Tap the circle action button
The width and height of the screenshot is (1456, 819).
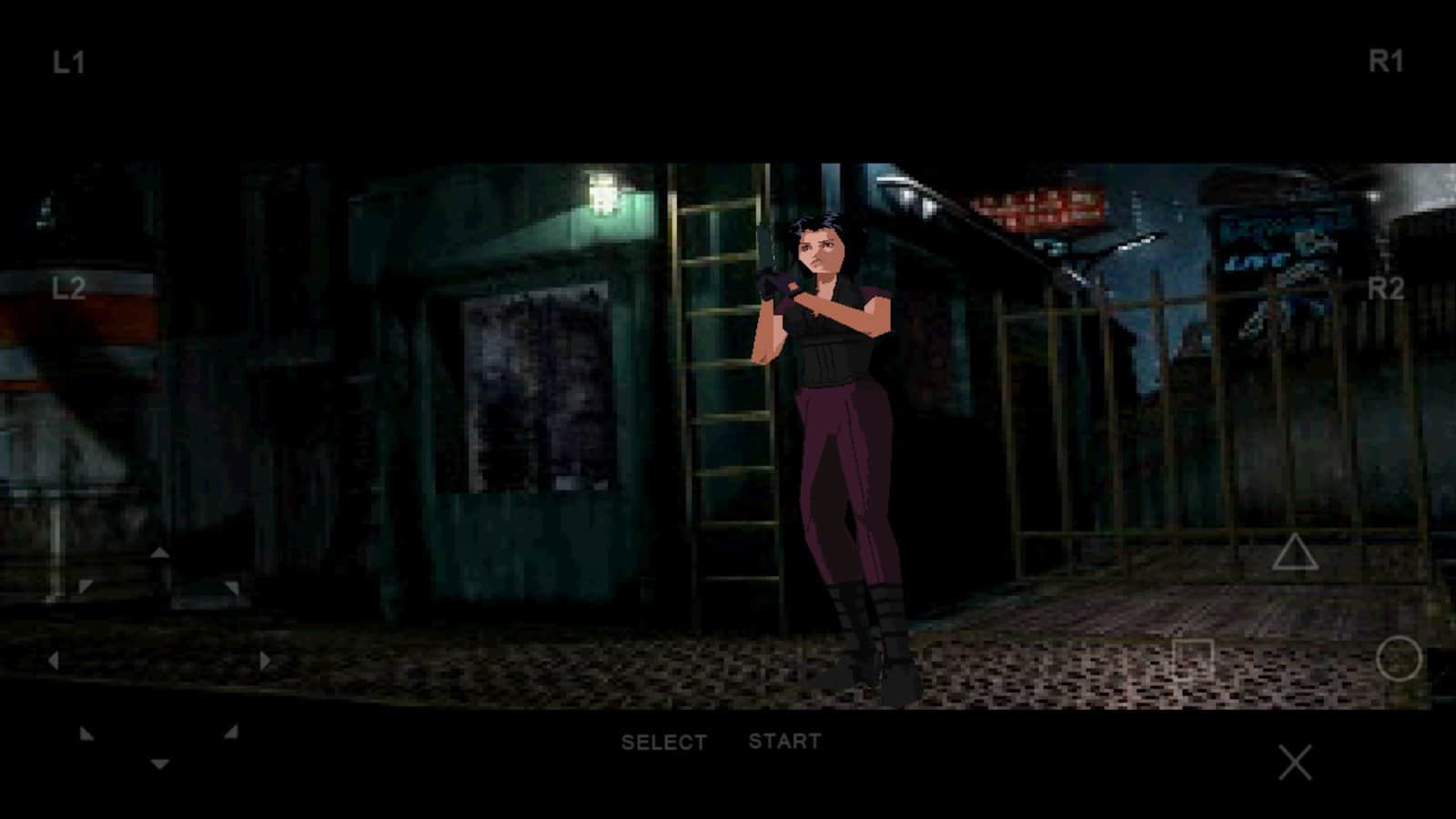(x=1399, y=658)
